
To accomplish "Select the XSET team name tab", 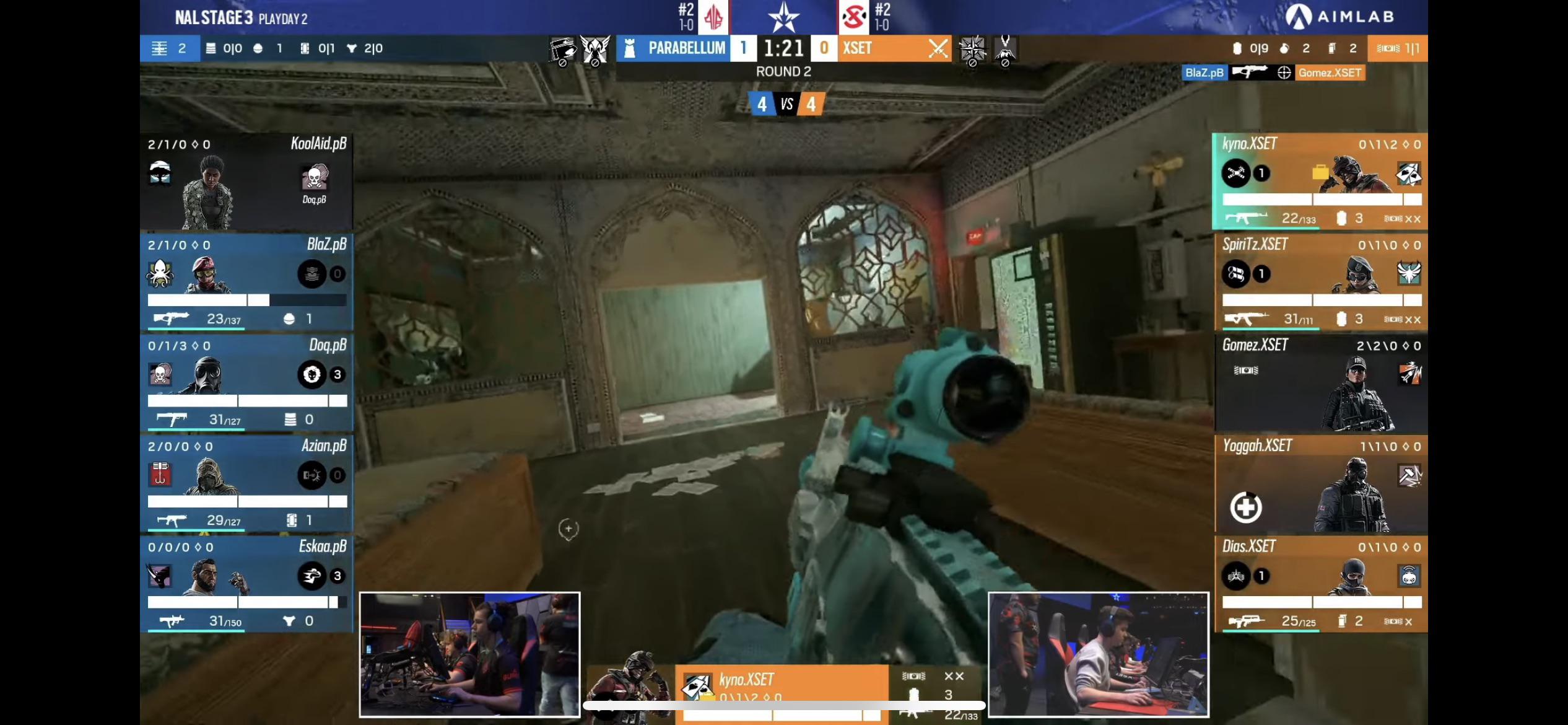I will pyautogui.click(x=858, y=48).
